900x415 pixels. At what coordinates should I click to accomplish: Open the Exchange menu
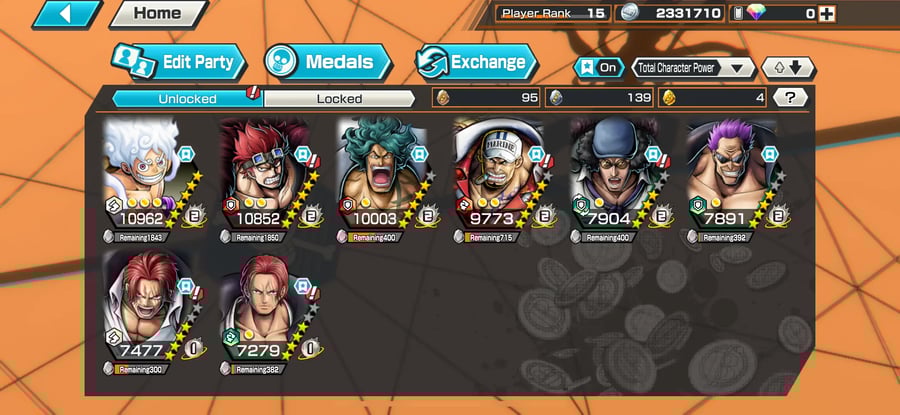472,62
